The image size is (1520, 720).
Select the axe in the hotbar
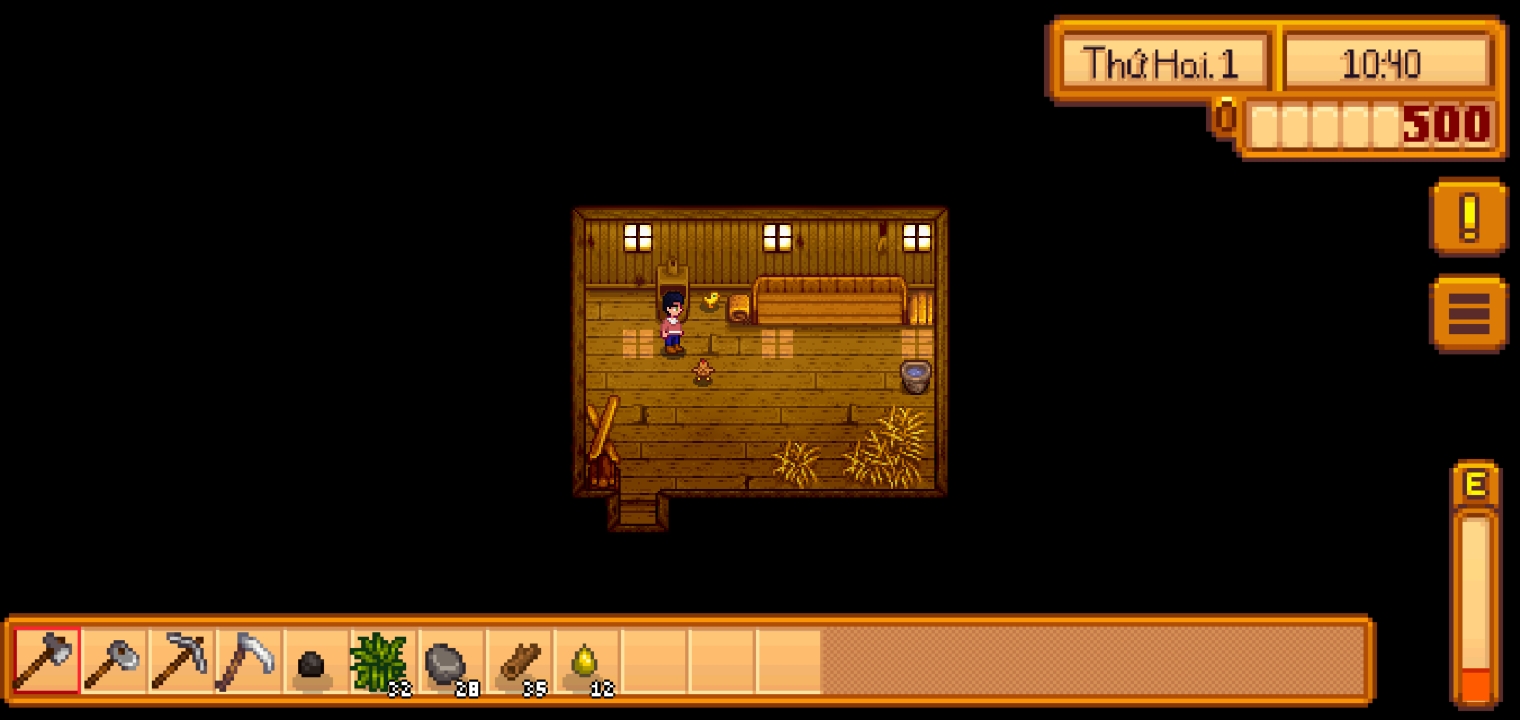point(47,660)
